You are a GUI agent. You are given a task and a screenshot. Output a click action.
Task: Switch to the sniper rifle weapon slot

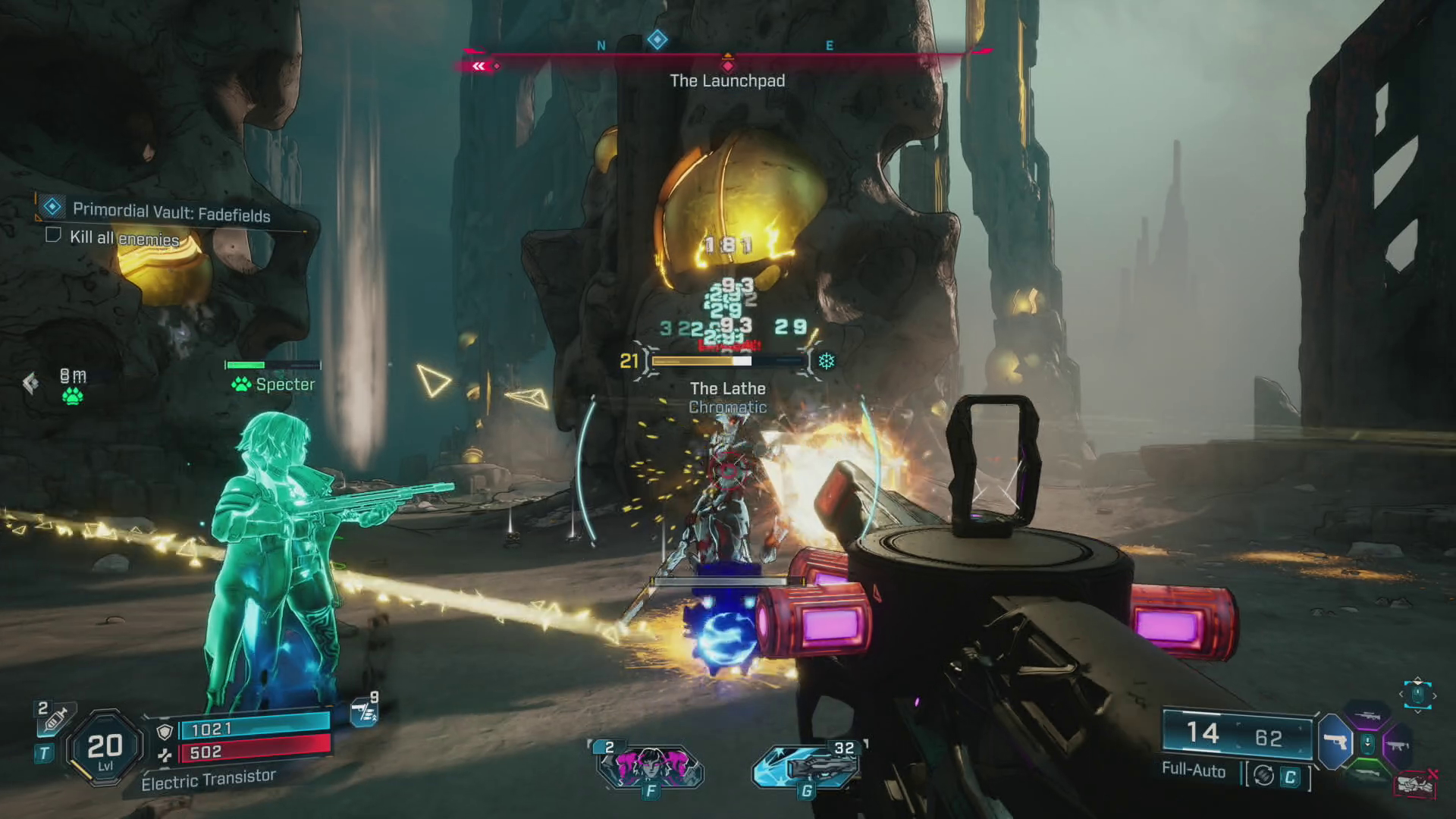click(x=1367, y=715)
